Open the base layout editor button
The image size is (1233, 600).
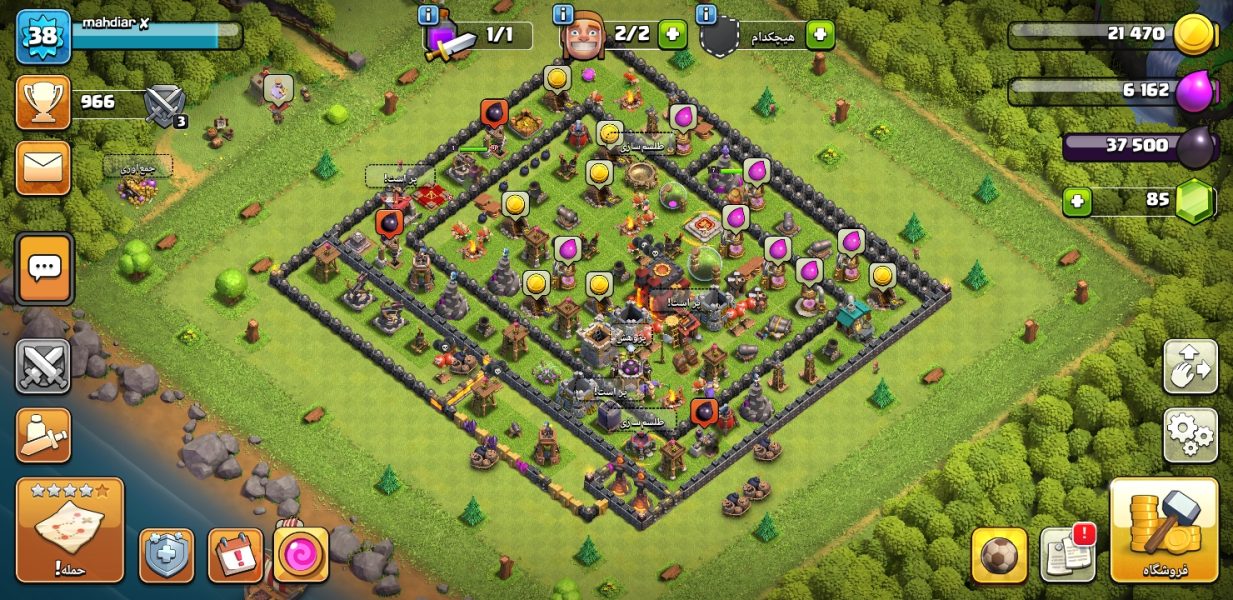1190,367
